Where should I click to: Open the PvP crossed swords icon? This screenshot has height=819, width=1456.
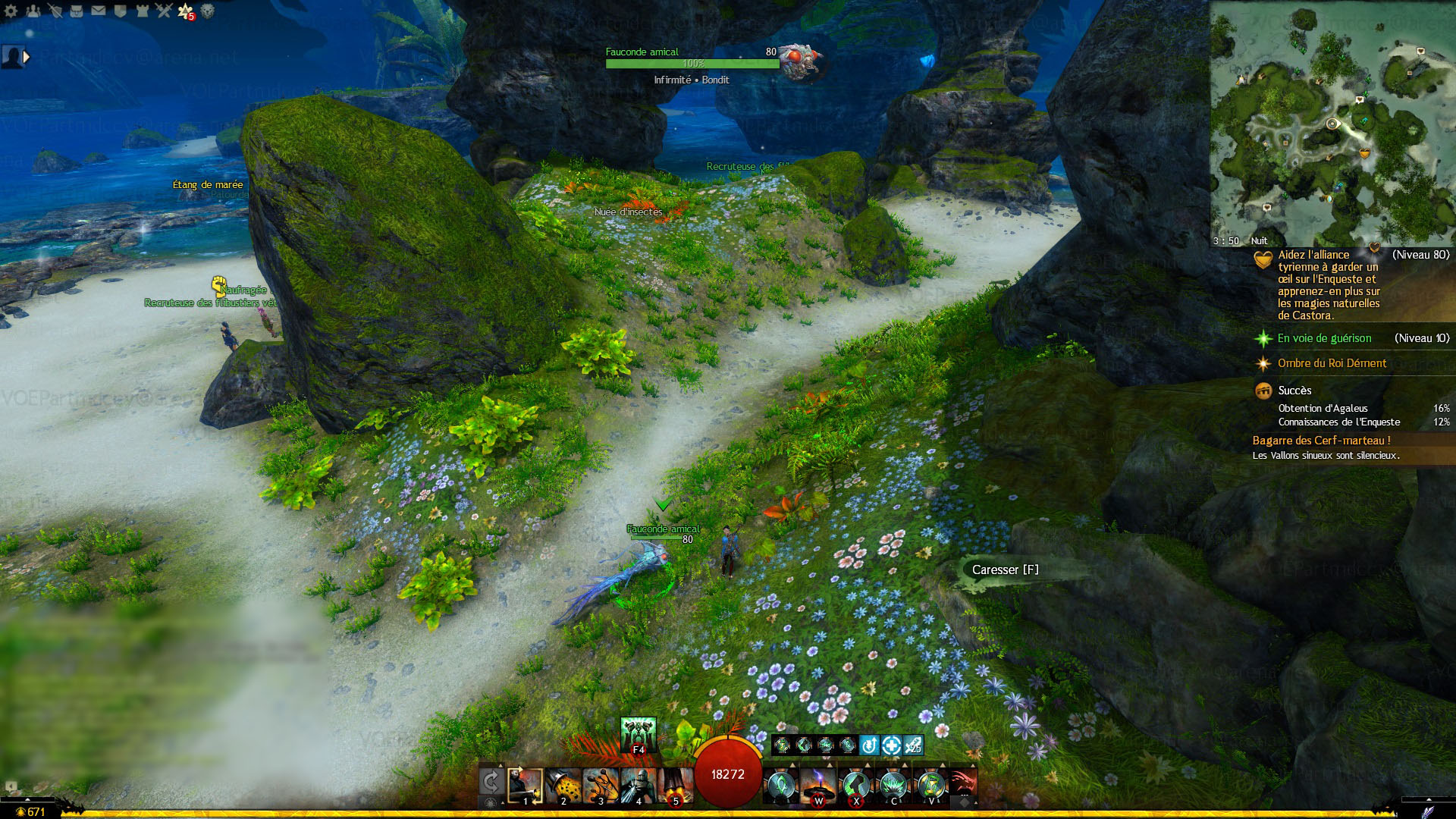tap(164, 11)
